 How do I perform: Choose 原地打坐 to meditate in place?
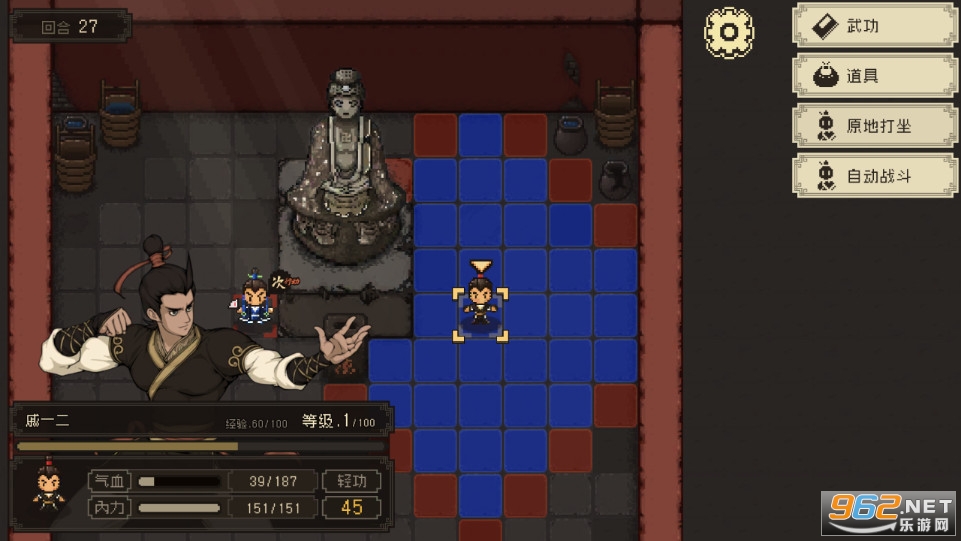click(x=874, y=126)
